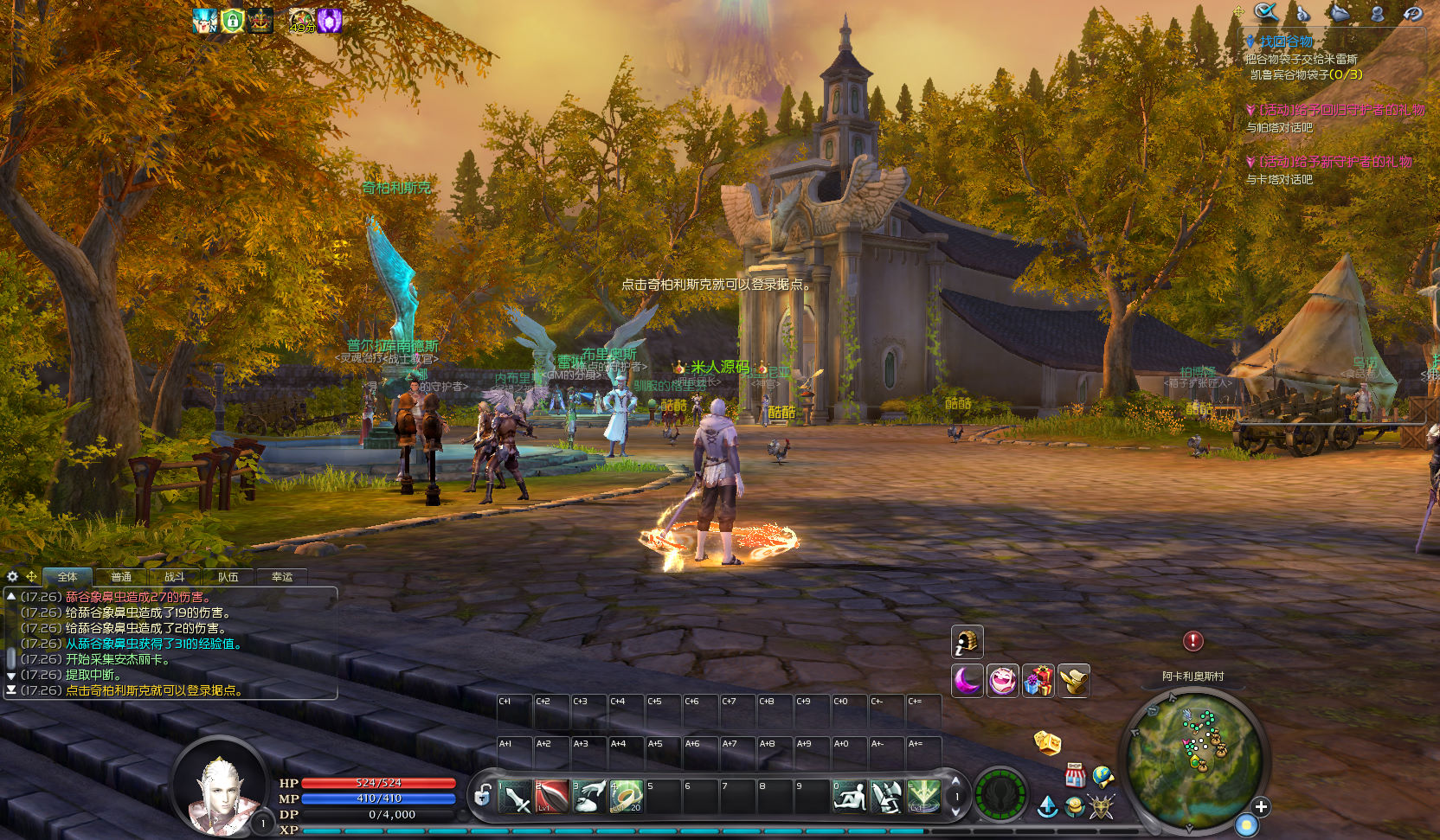Activate the sword attack skill in slot 1
Viewport: 1440px width, 840px height.
tap(515, 797)
